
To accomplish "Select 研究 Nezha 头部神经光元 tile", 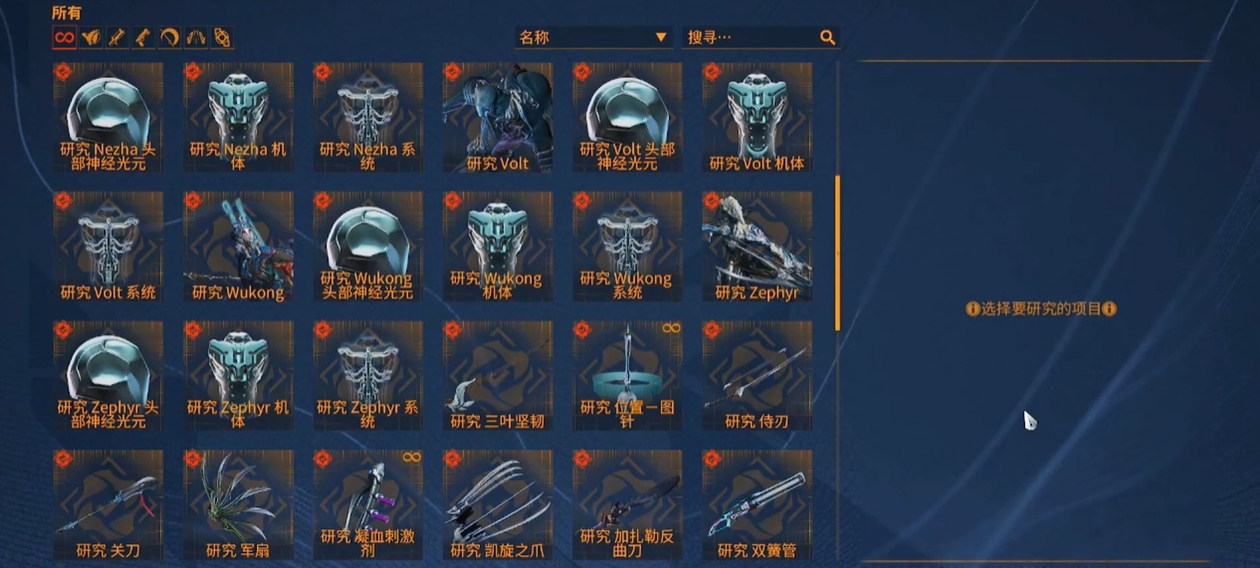I will (108, 117).
